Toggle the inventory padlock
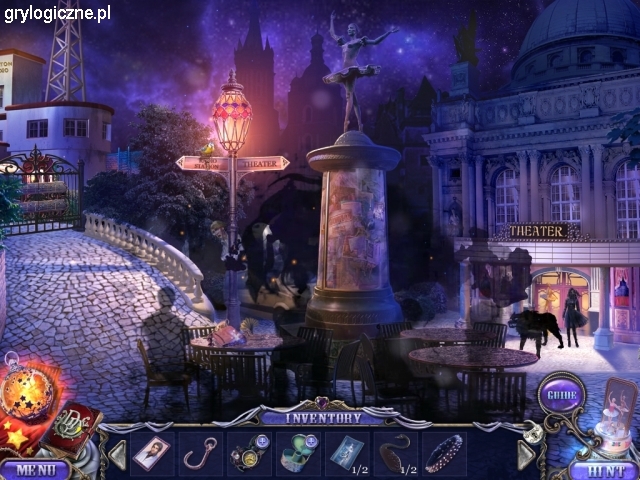The width and height of the screenshot is (640, 480). 531,433
